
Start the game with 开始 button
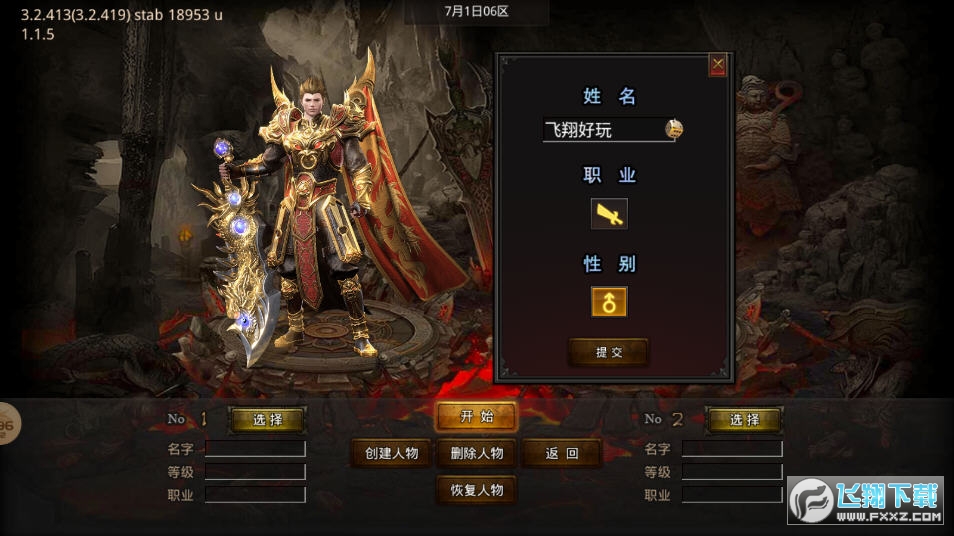tap(476, 417)
